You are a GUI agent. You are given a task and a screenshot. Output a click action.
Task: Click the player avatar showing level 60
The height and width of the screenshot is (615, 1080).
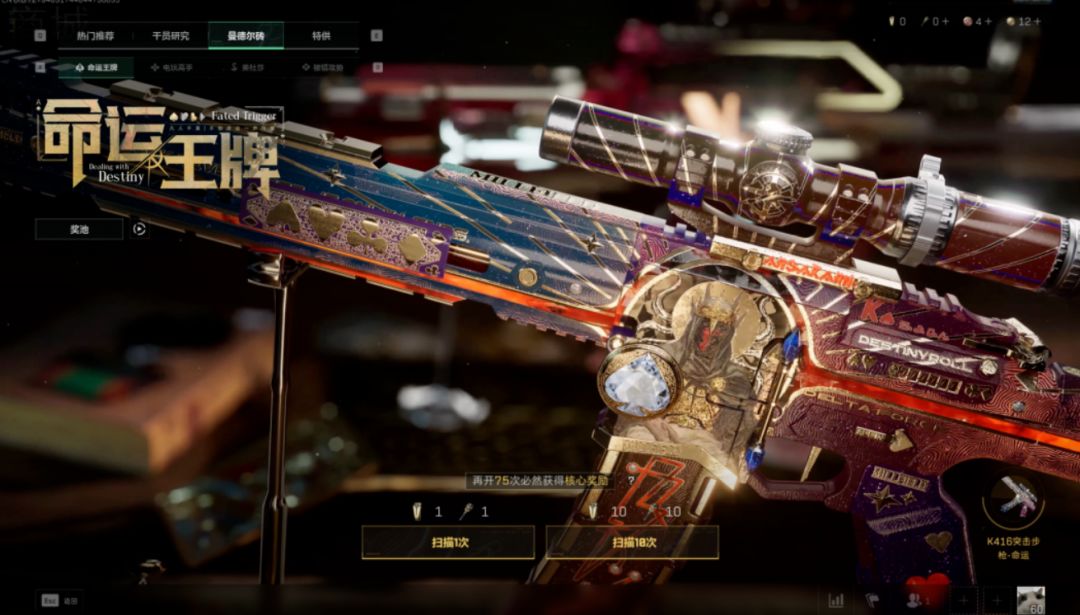pos(1030,599)
